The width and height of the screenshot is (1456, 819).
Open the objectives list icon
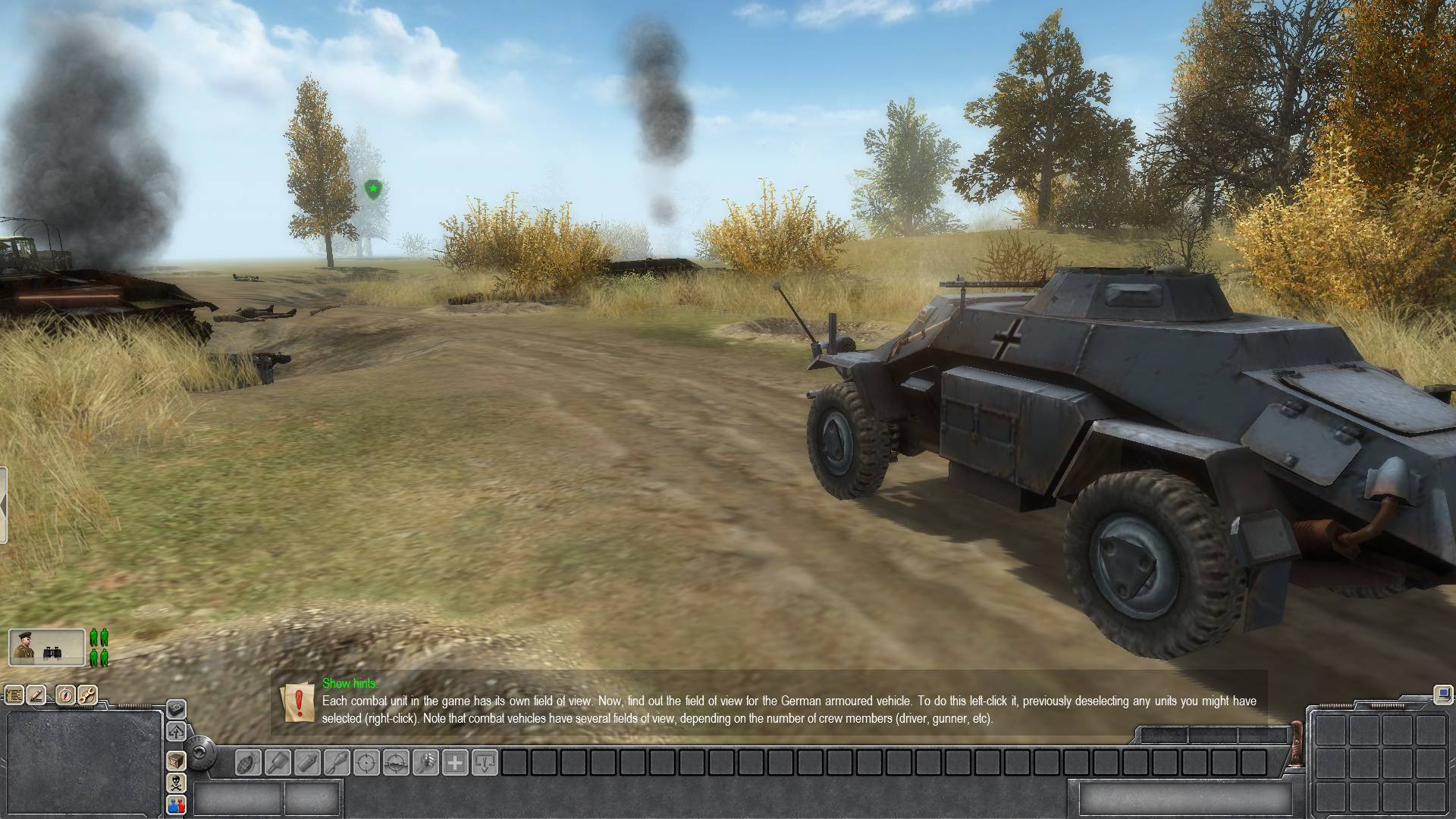point(14,695)
